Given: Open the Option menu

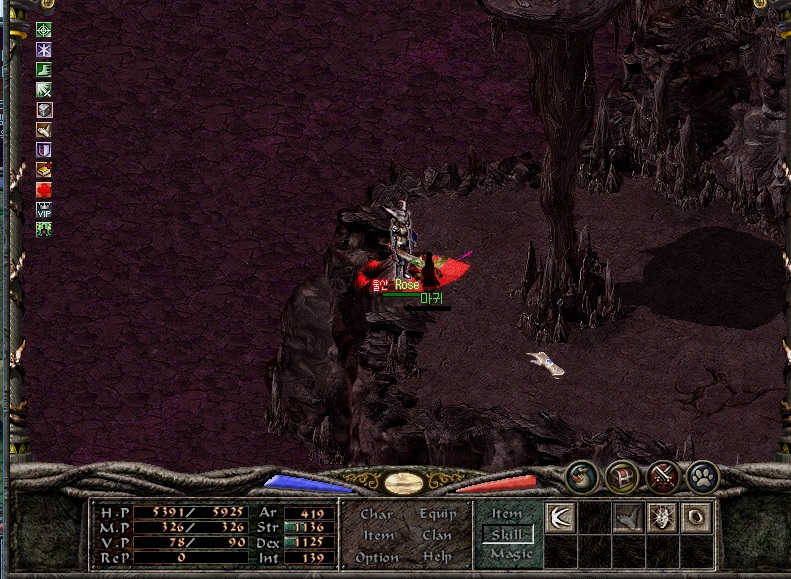Looking at the screenshot, I should (x=377, y=557).
